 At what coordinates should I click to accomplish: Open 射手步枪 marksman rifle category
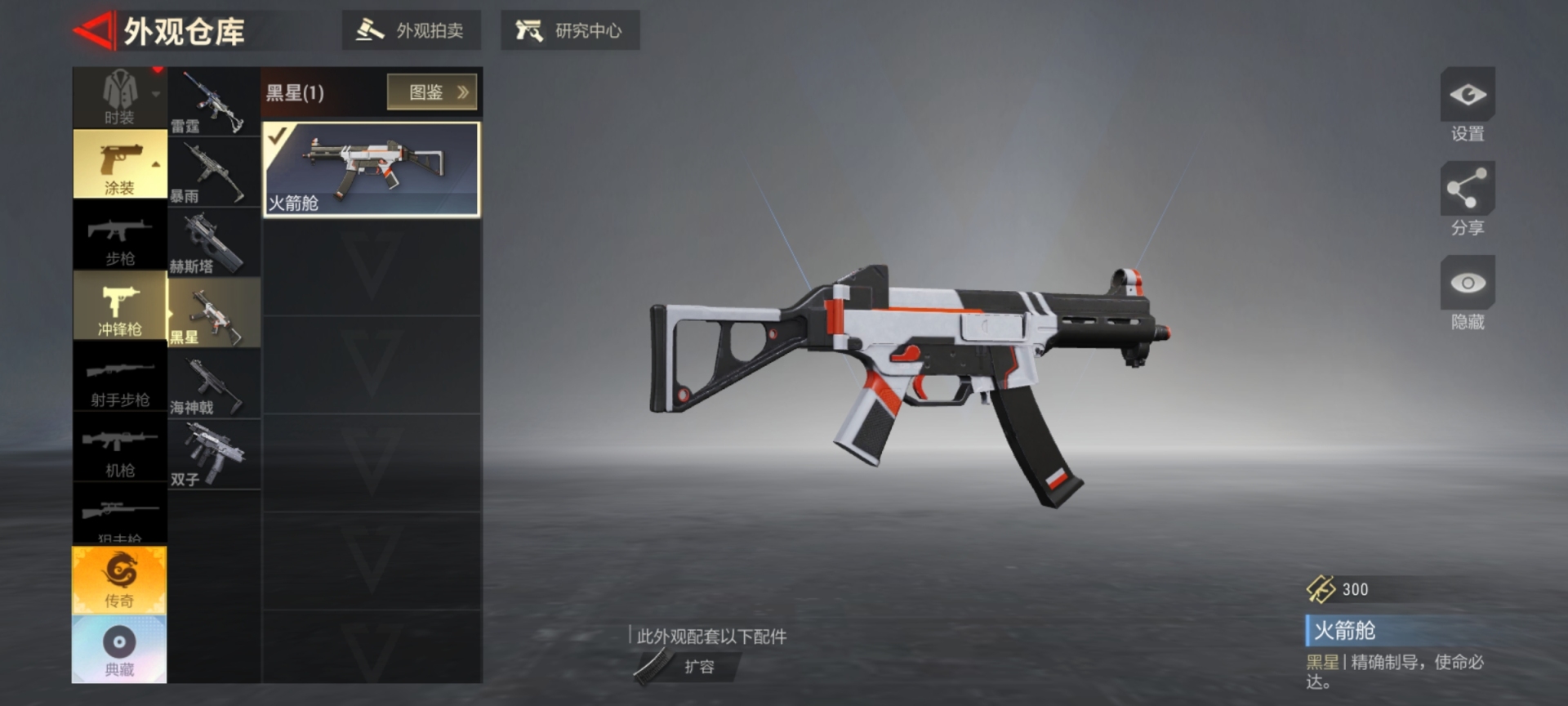pos(119,378)
